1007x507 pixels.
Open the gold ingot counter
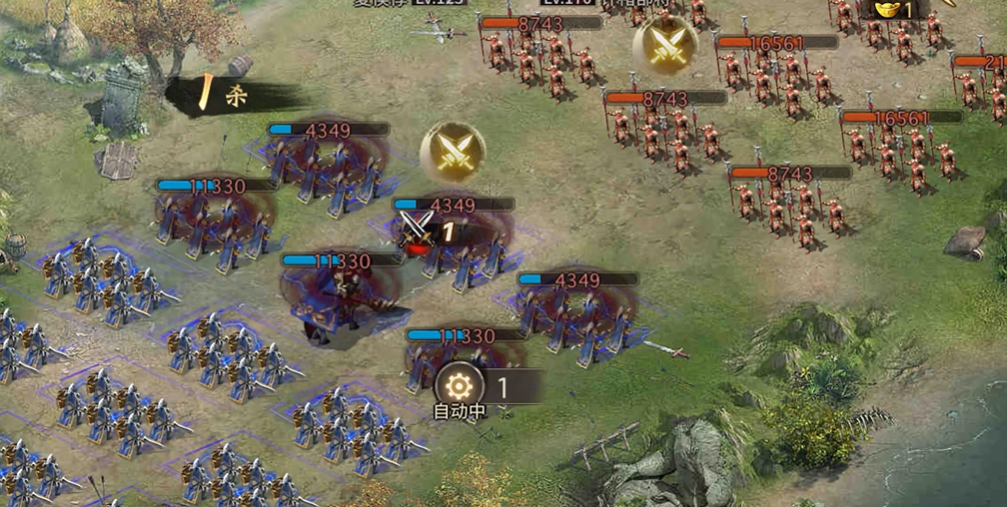893,9
